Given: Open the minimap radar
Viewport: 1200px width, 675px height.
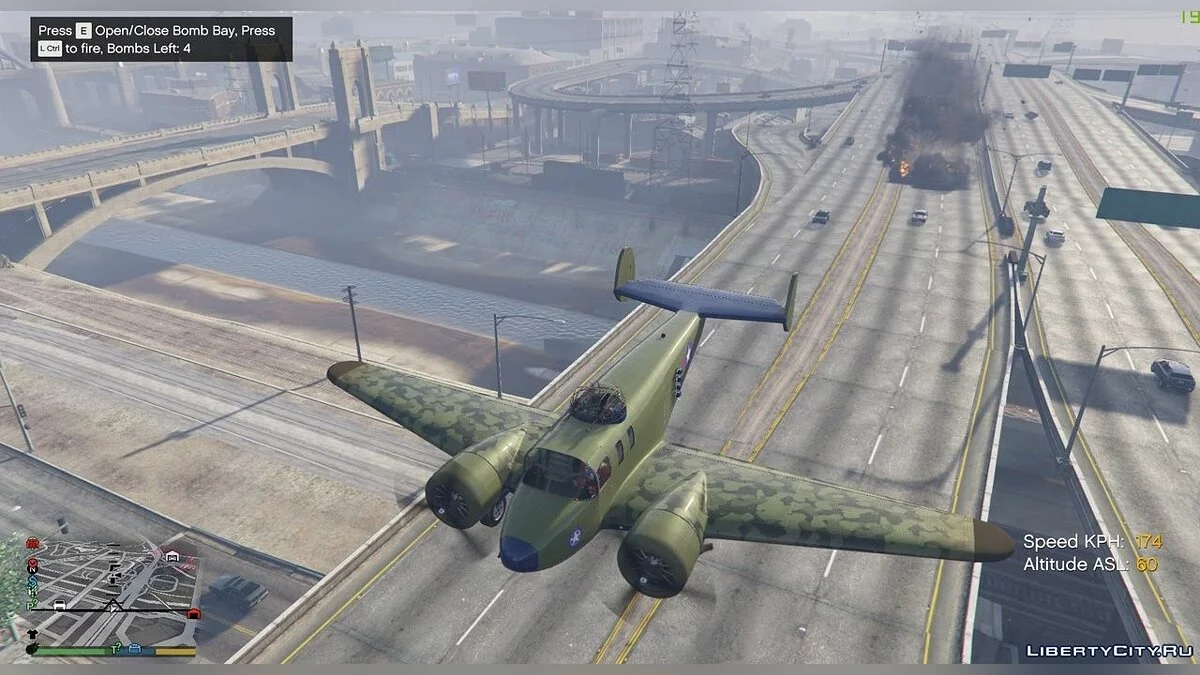Looking at the screenshot, I should [x=110, y=595].
